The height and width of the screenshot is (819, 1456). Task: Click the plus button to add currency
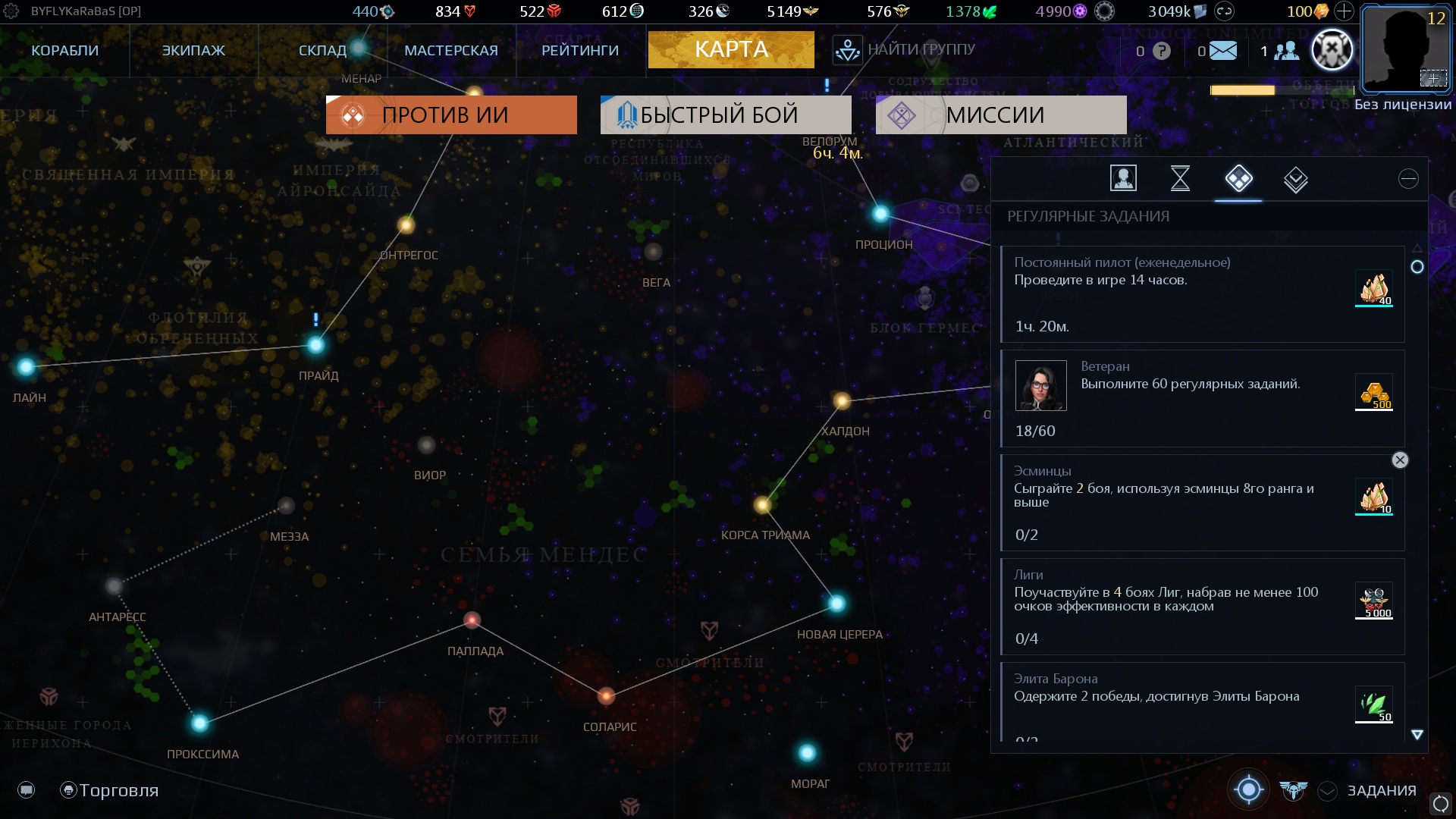(x=1344, y=11)
